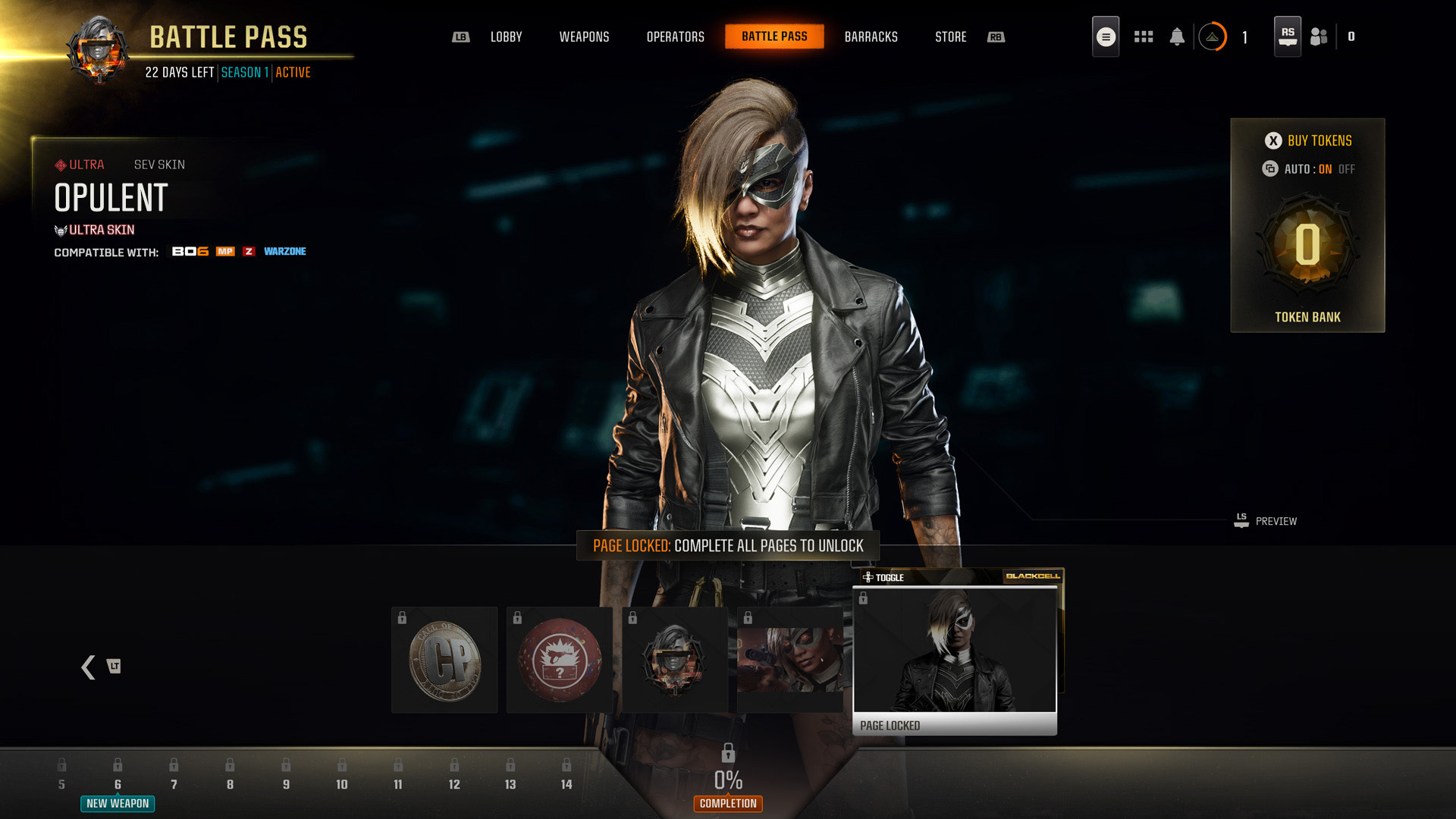Choose the operator emblem reward tile
Image resolution: width=1456 pixels, height=819 pixels.
[x=675, y=660]
